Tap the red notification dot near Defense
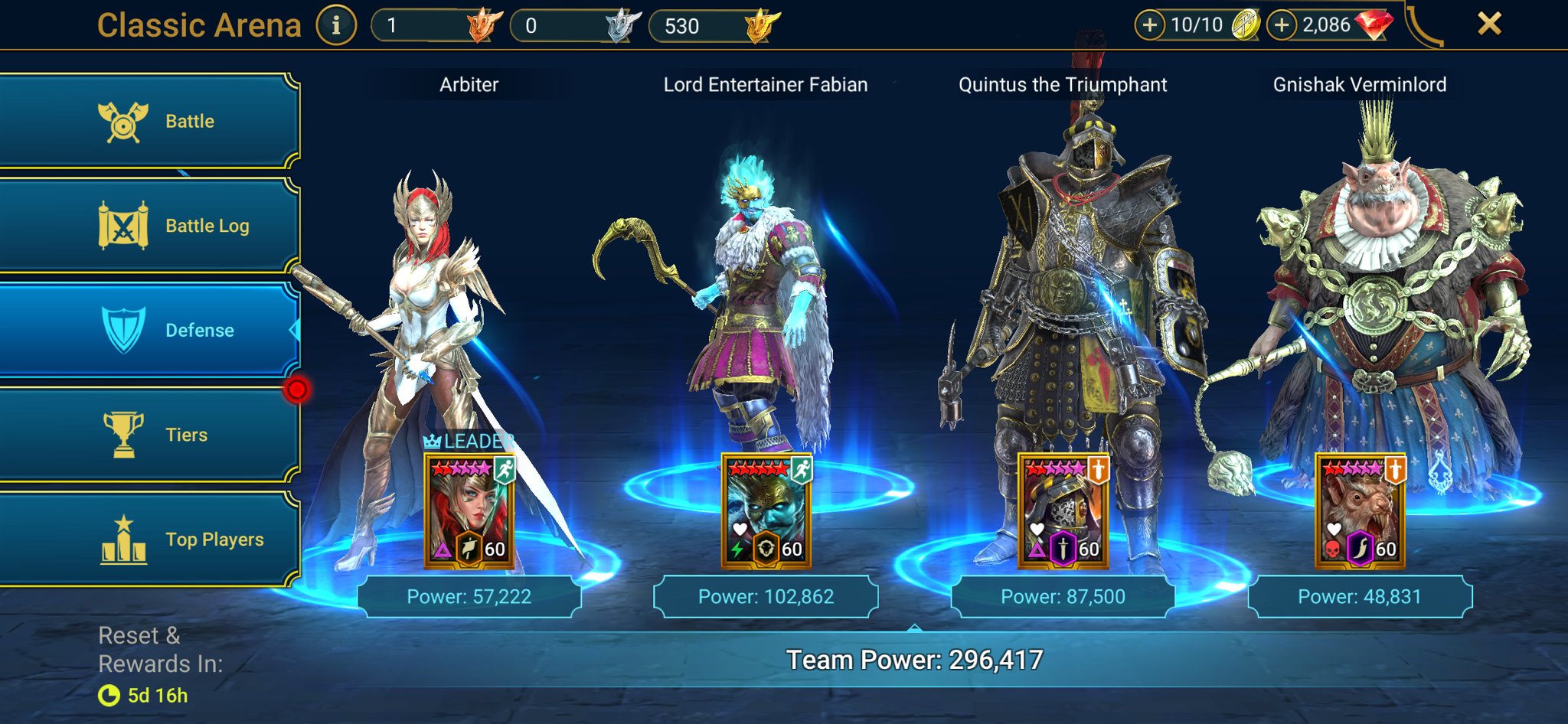This screenshot has width=1568, height=724. point(299,389)
